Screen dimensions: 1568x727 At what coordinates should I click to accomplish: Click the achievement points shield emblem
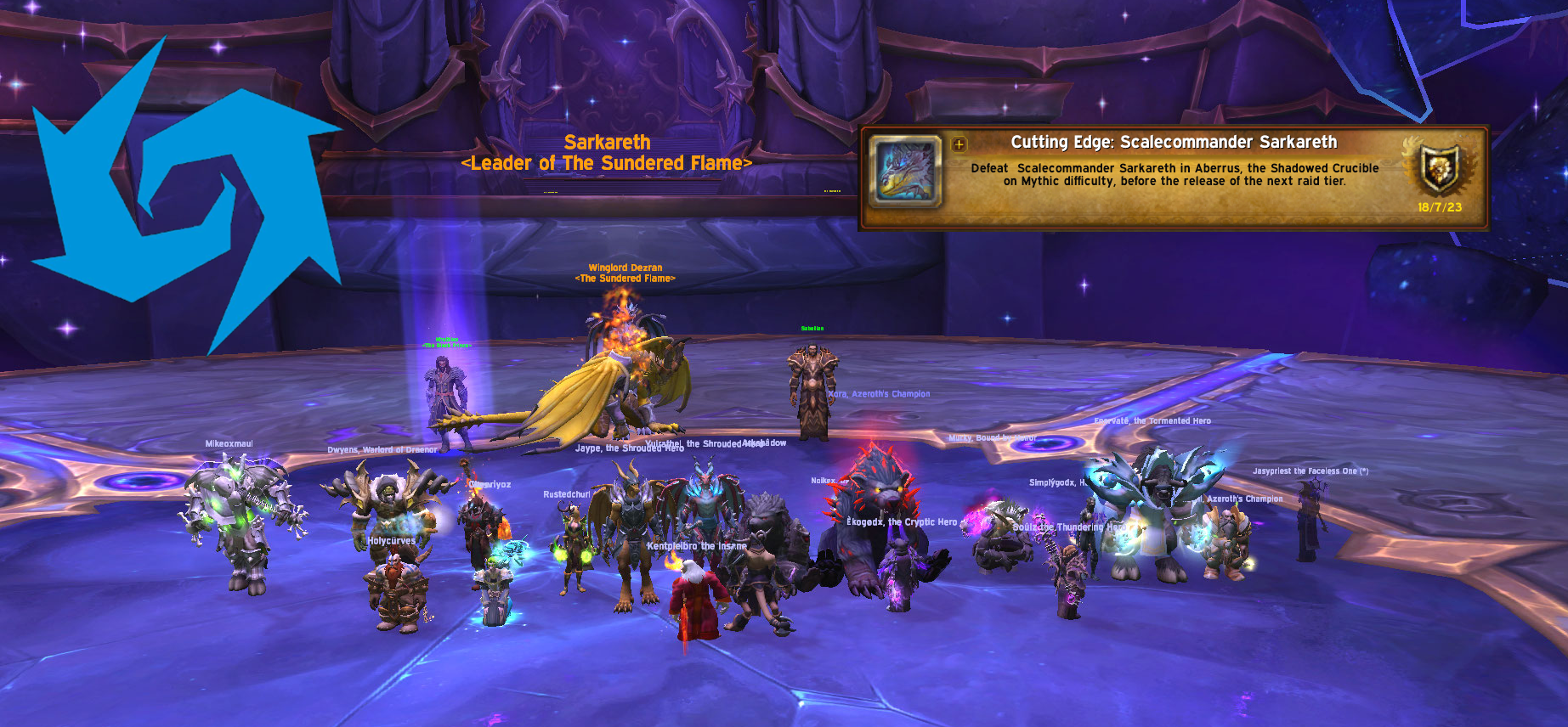[x=1441, y=168]
